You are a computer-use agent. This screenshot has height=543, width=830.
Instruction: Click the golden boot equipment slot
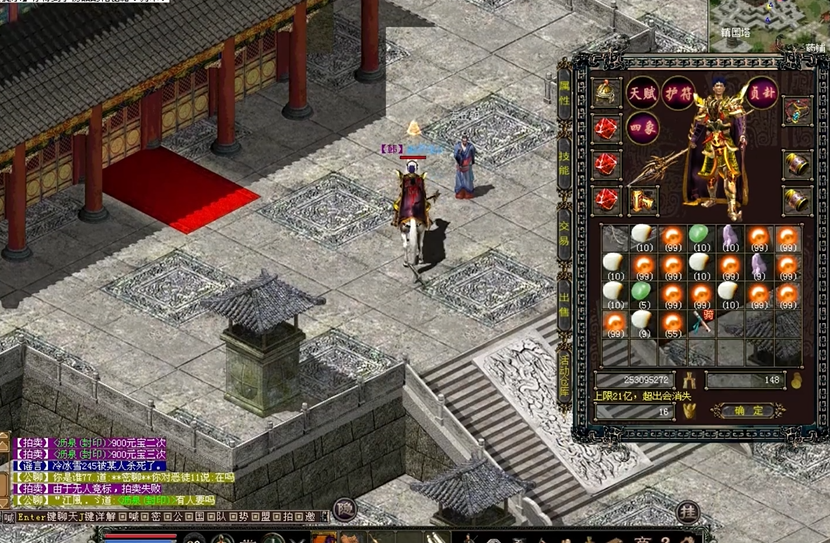tap(640, 200)
